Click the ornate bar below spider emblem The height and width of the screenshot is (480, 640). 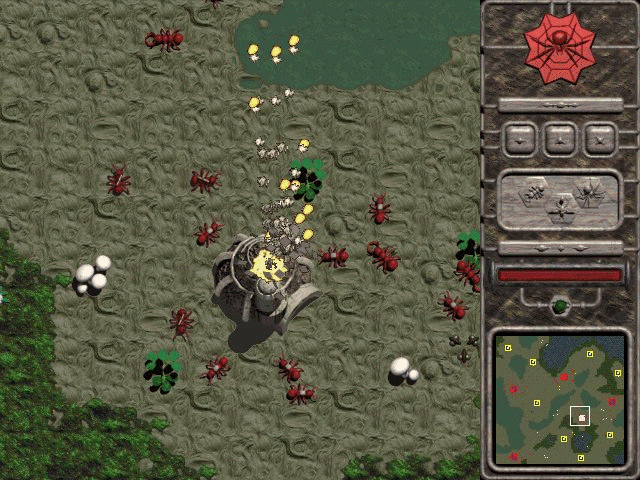(x=559, y=104)
